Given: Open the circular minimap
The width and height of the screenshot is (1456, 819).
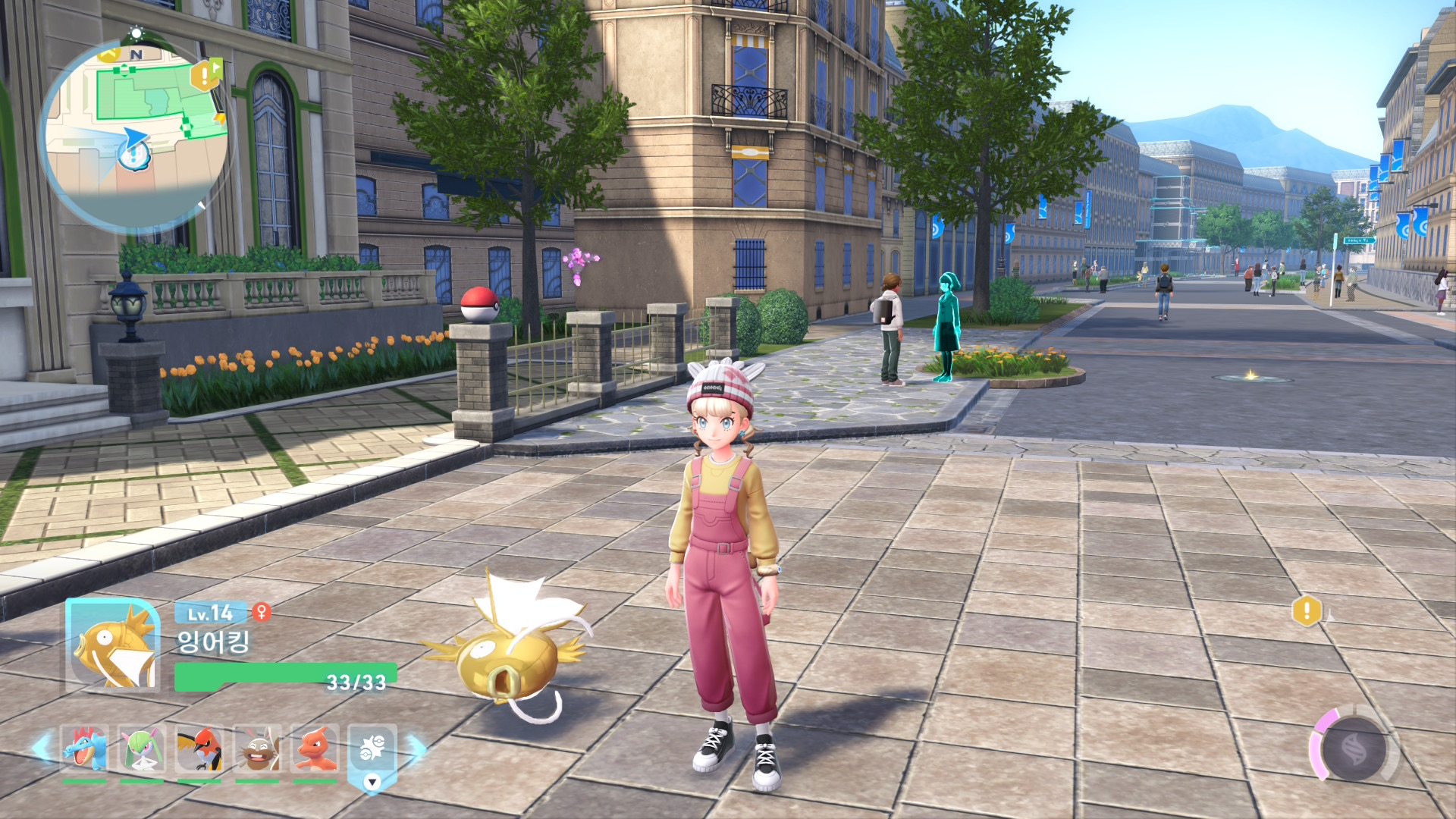Looking at the screenshot, I should point(135,135).
